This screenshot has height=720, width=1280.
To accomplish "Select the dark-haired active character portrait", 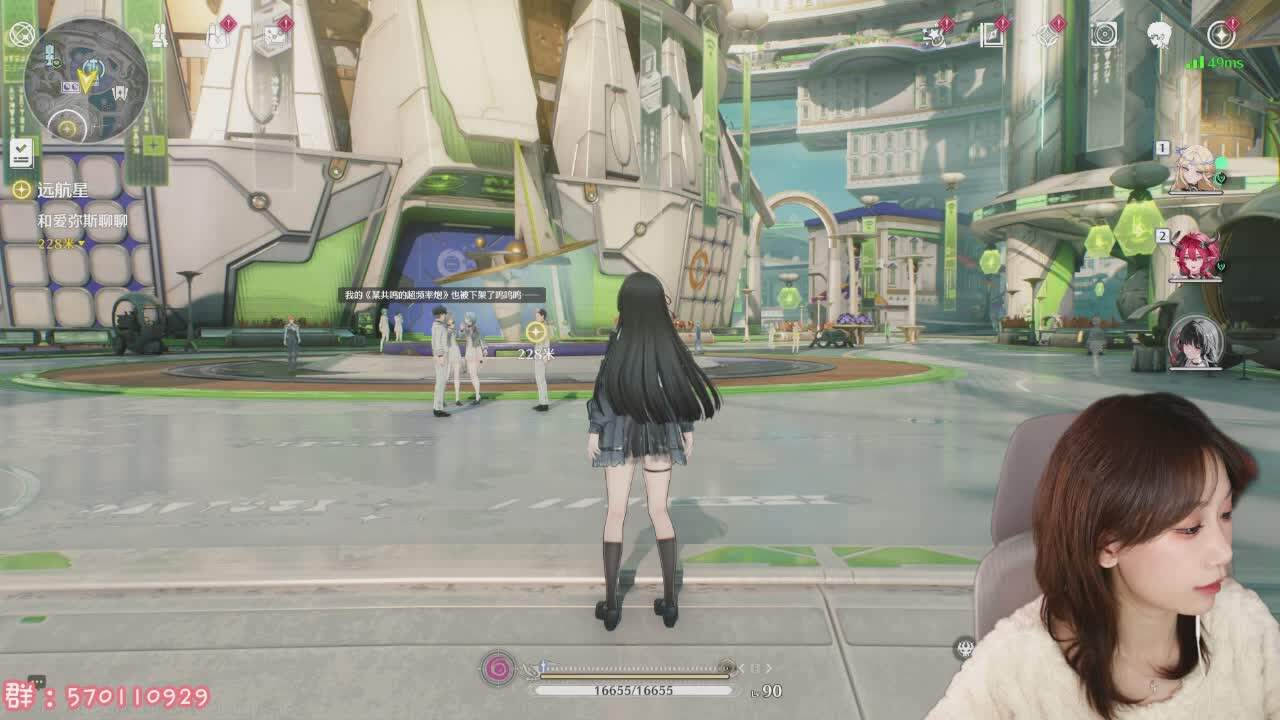I will click(1195, 343).
